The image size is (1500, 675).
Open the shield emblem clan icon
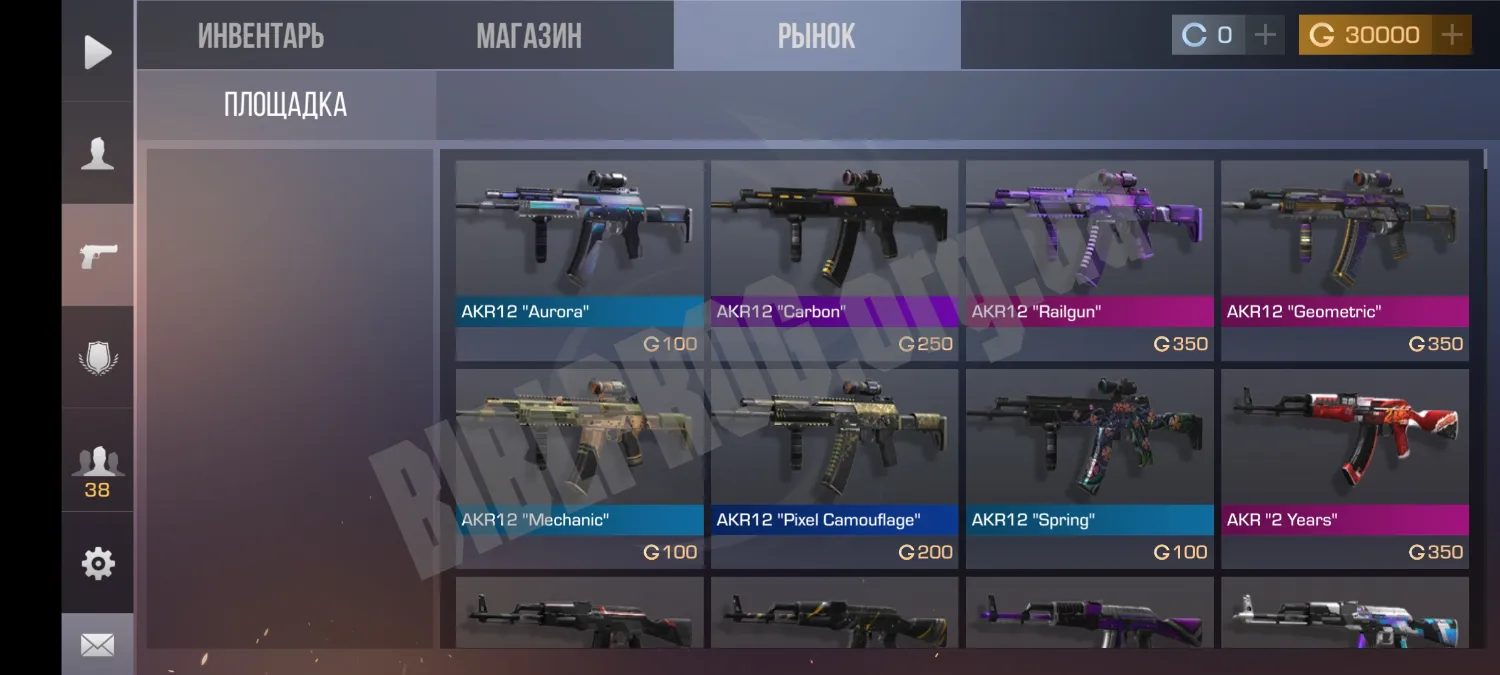click(97, 357)
